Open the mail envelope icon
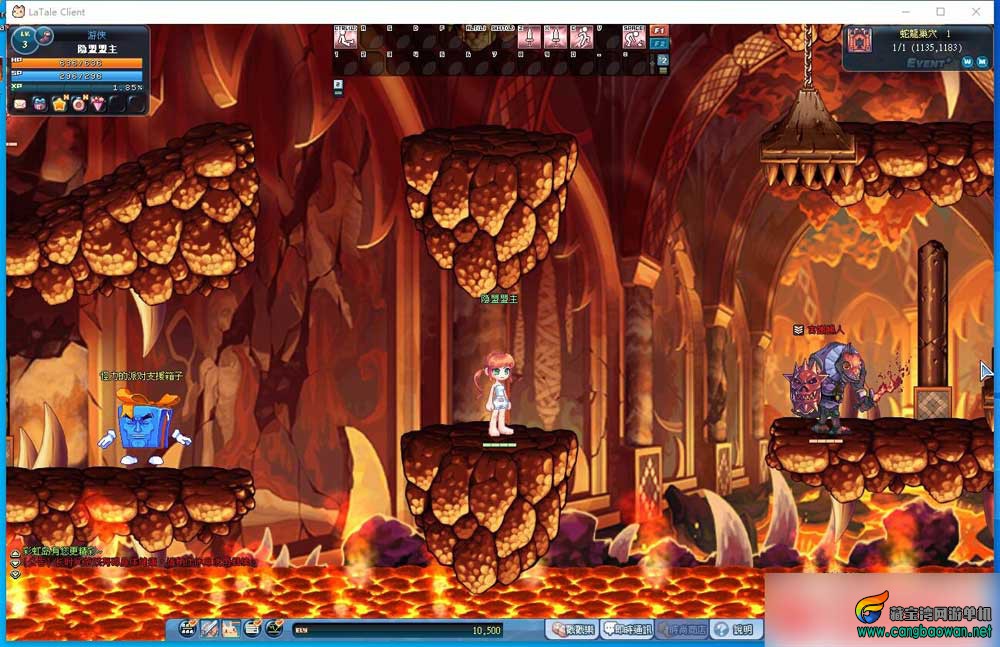 click(19, 104)
